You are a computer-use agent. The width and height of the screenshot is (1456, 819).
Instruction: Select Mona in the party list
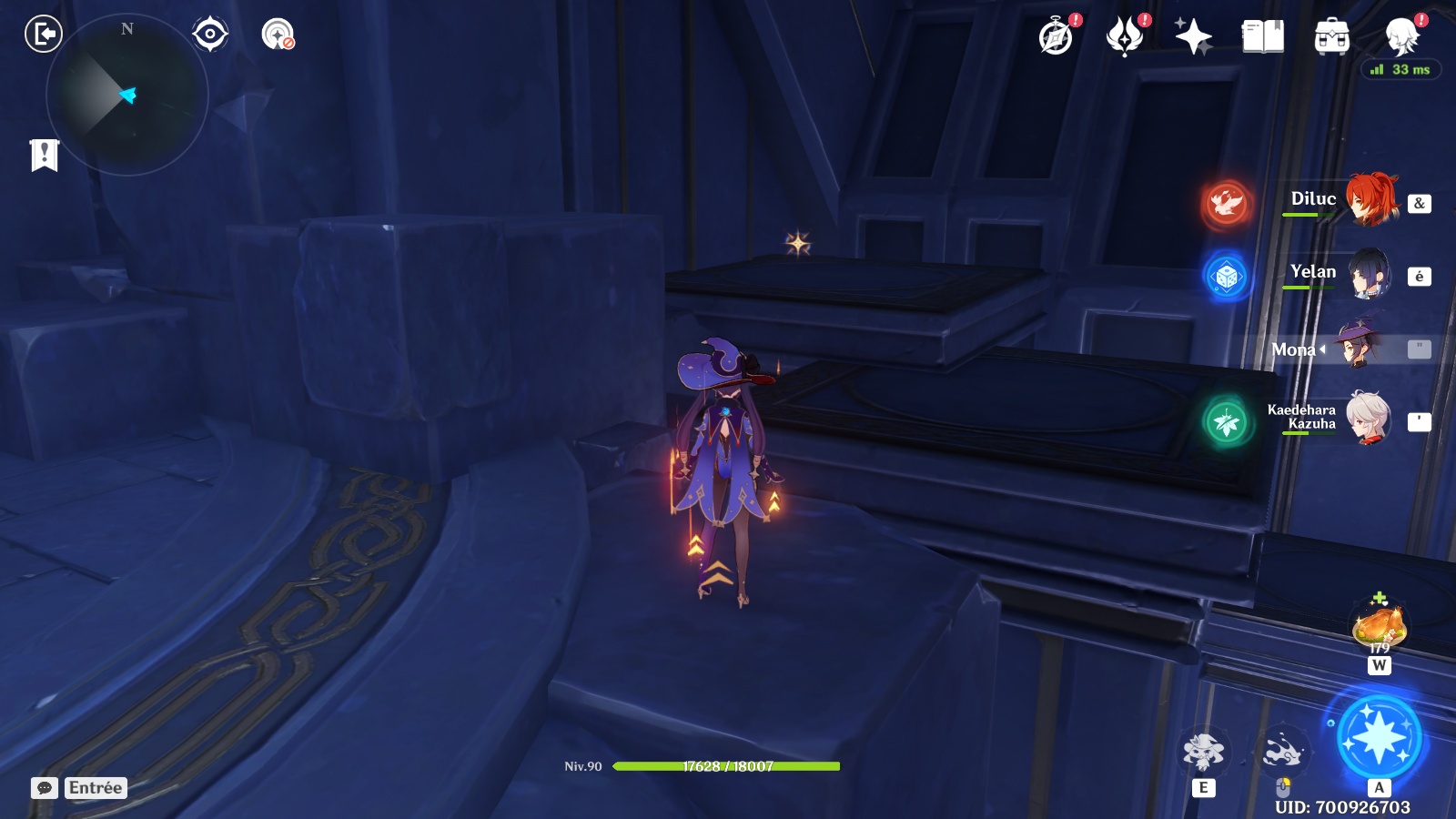point(1359,348)
